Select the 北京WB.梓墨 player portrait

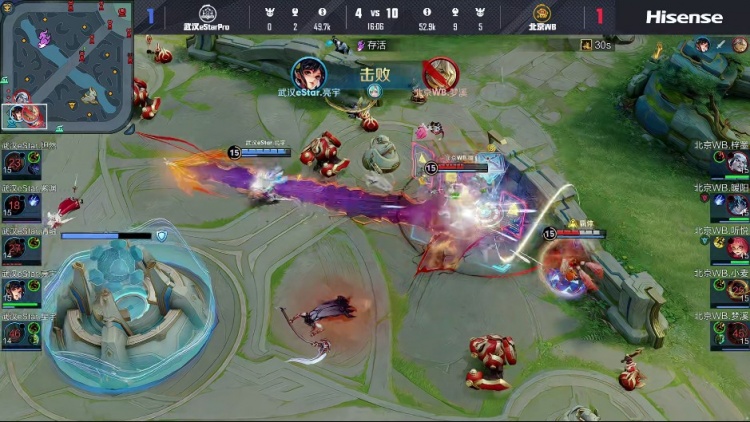pyautogui.click(x=737, y=162)
